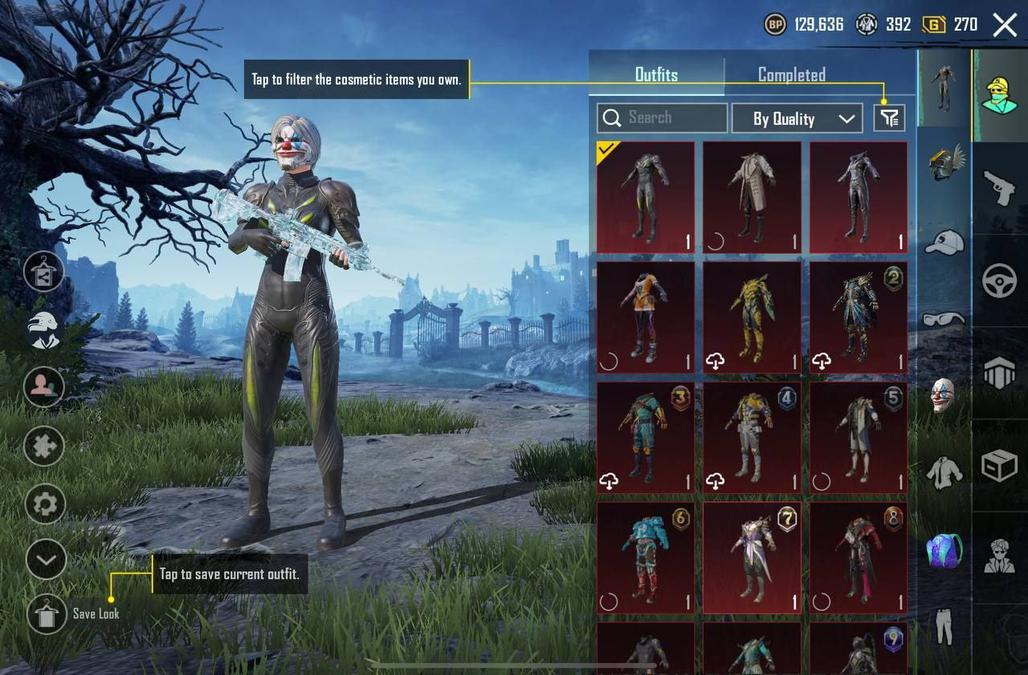Open the gear settings icon on left
This screenshot has height=675, width=1028.
pyautogui.click(x=45, y=503)
